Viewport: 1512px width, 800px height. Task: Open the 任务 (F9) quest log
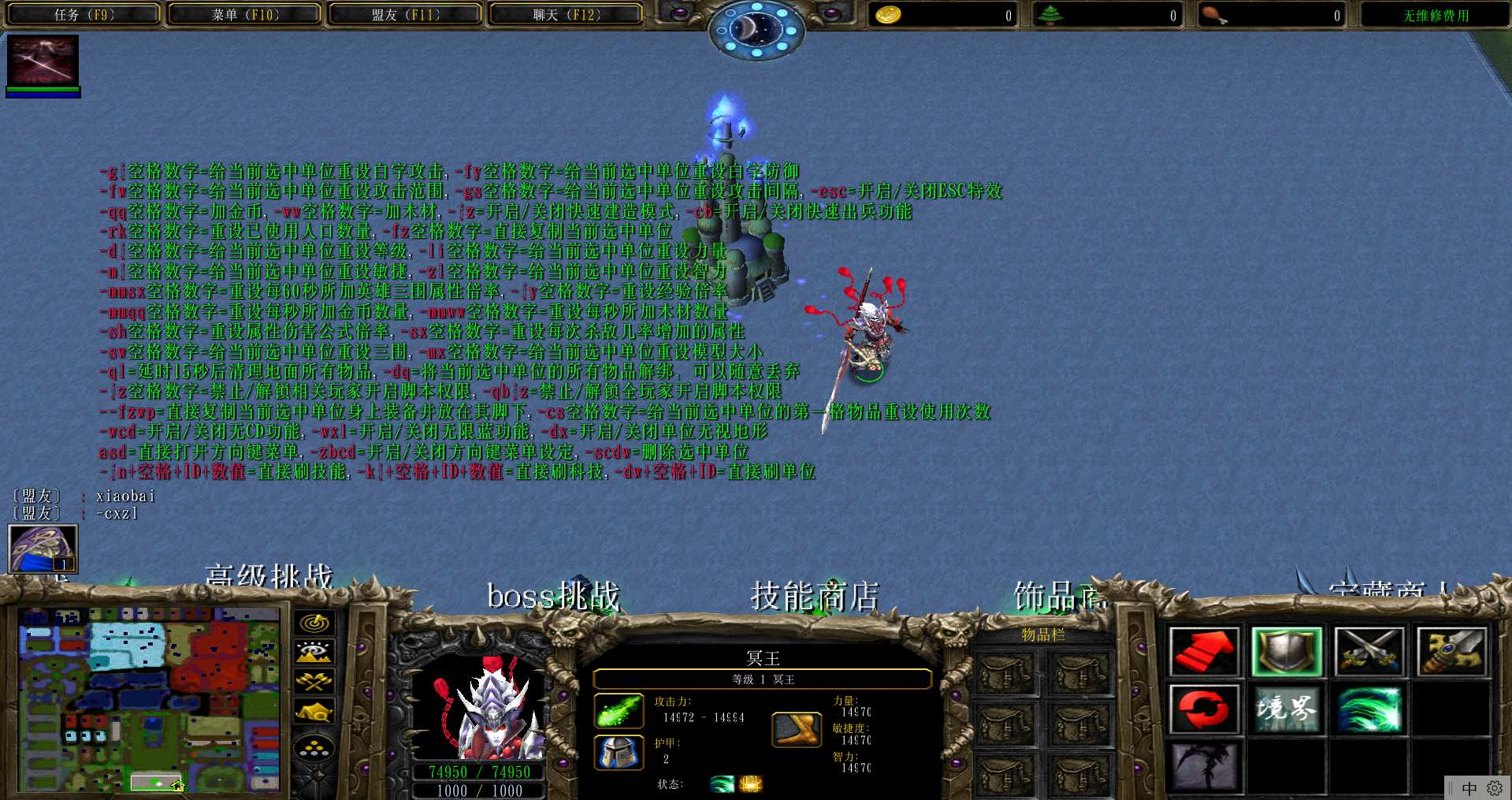click(x=84, y=14)
